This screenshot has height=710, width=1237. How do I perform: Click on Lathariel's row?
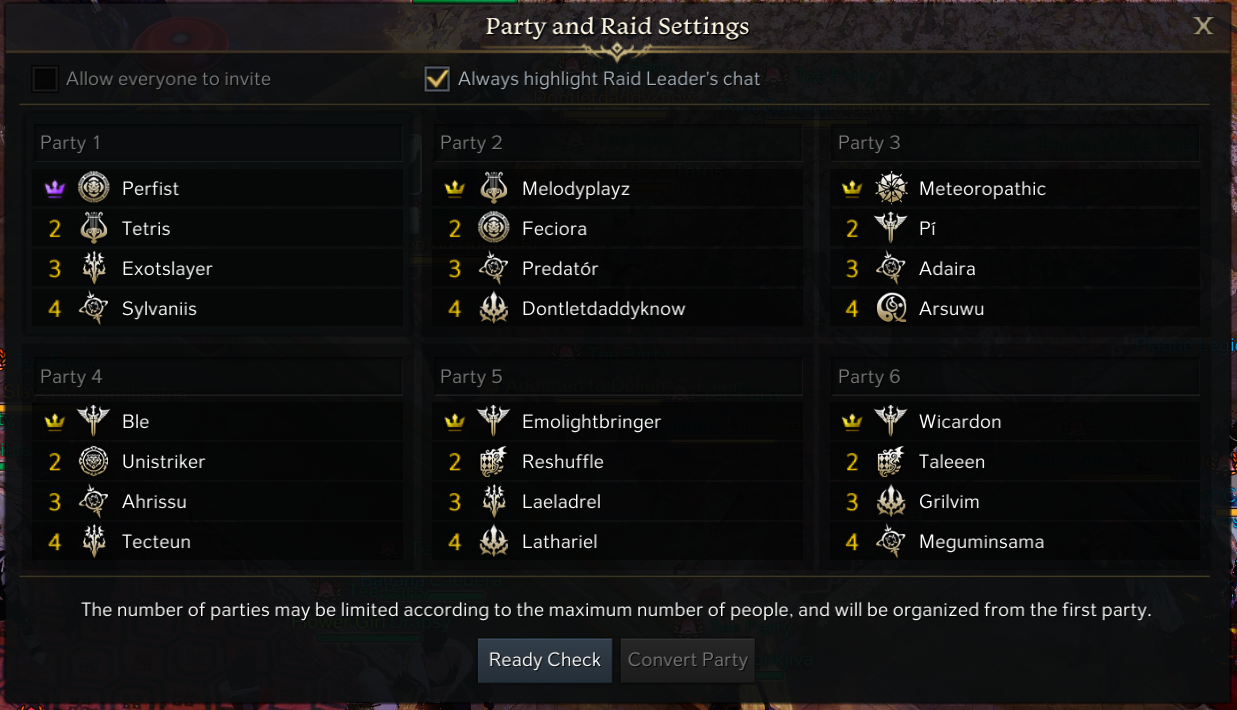pyautogui.click(x=559, y=542)
